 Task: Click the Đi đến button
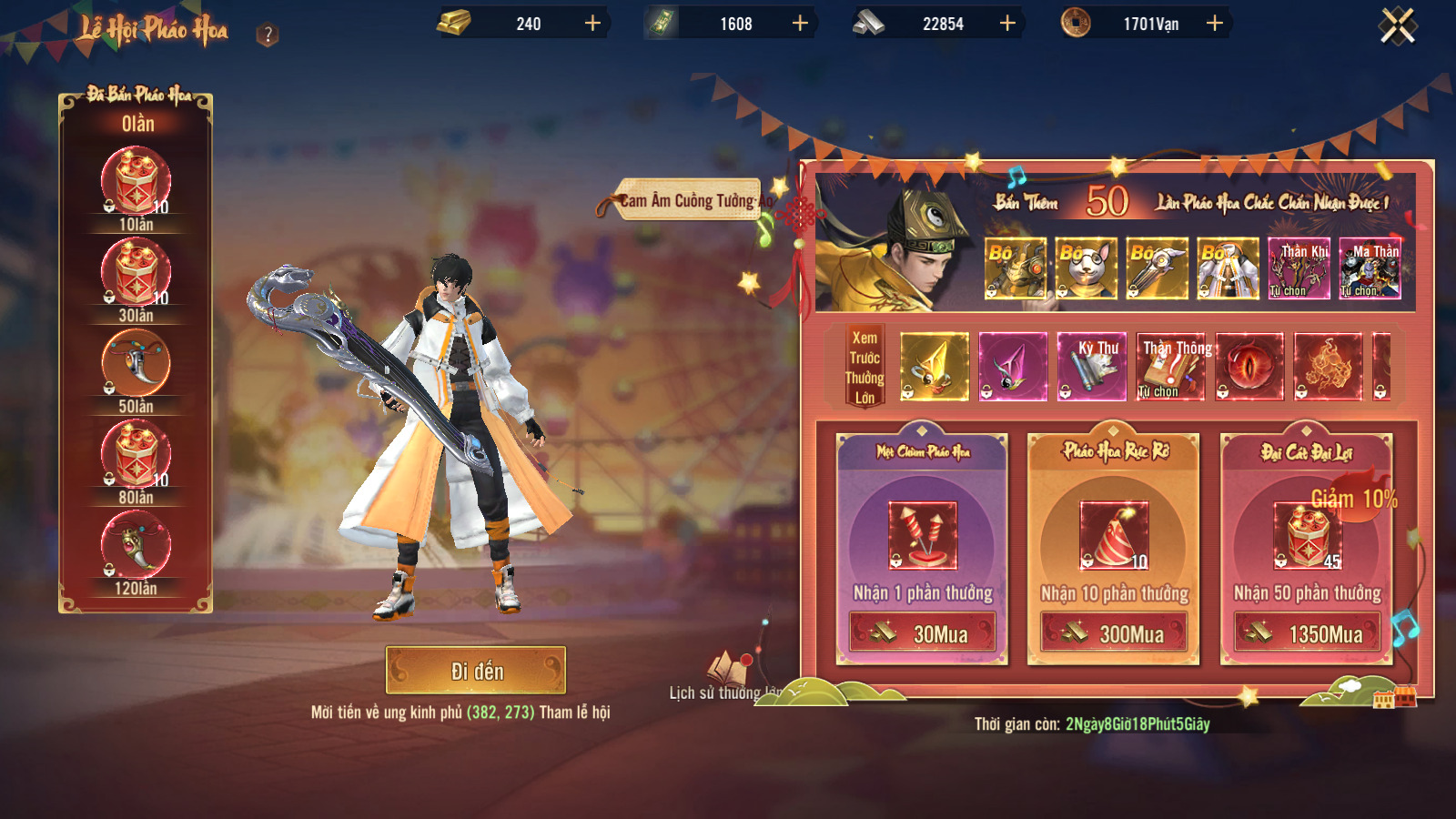tap(476, 671)
